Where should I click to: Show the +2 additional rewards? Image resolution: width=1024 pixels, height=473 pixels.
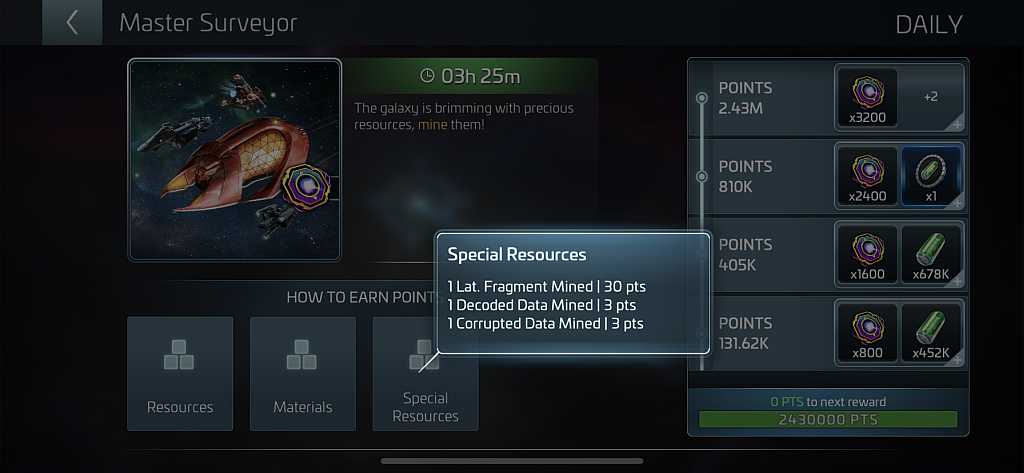[x=931, y=98]
